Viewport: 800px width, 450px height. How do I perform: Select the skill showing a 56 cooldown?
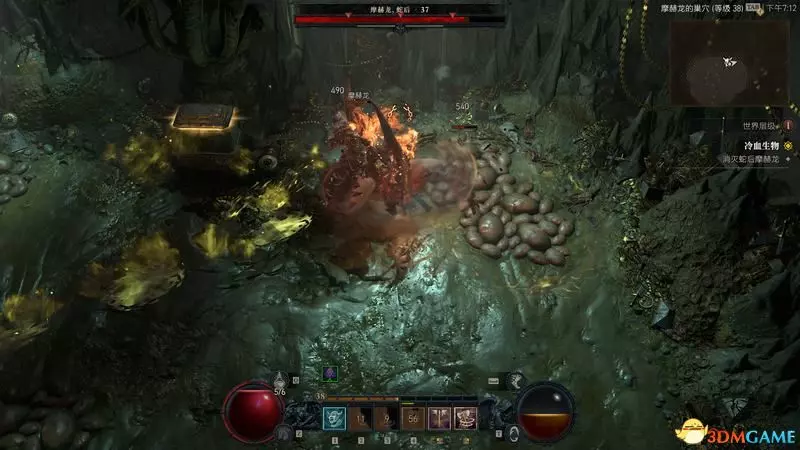coord(413,418)
